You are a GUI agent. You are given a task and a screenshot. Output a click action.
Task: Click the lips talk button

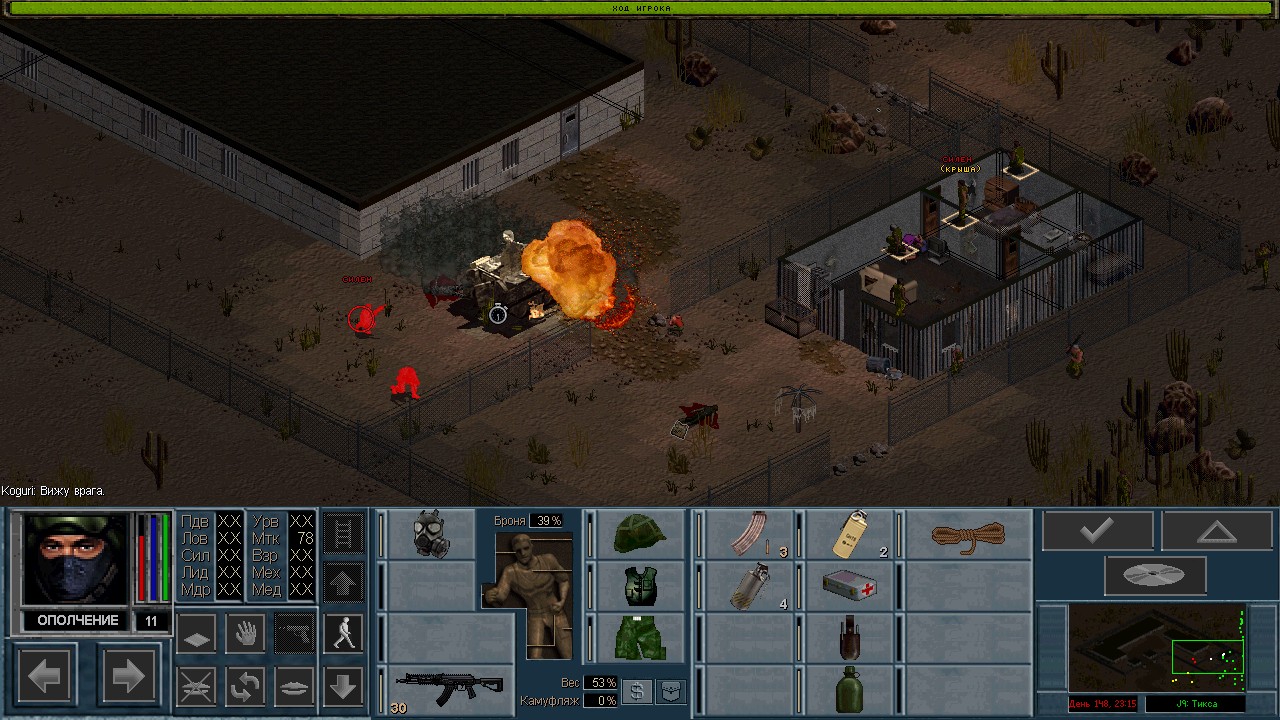tap(294, 686)
